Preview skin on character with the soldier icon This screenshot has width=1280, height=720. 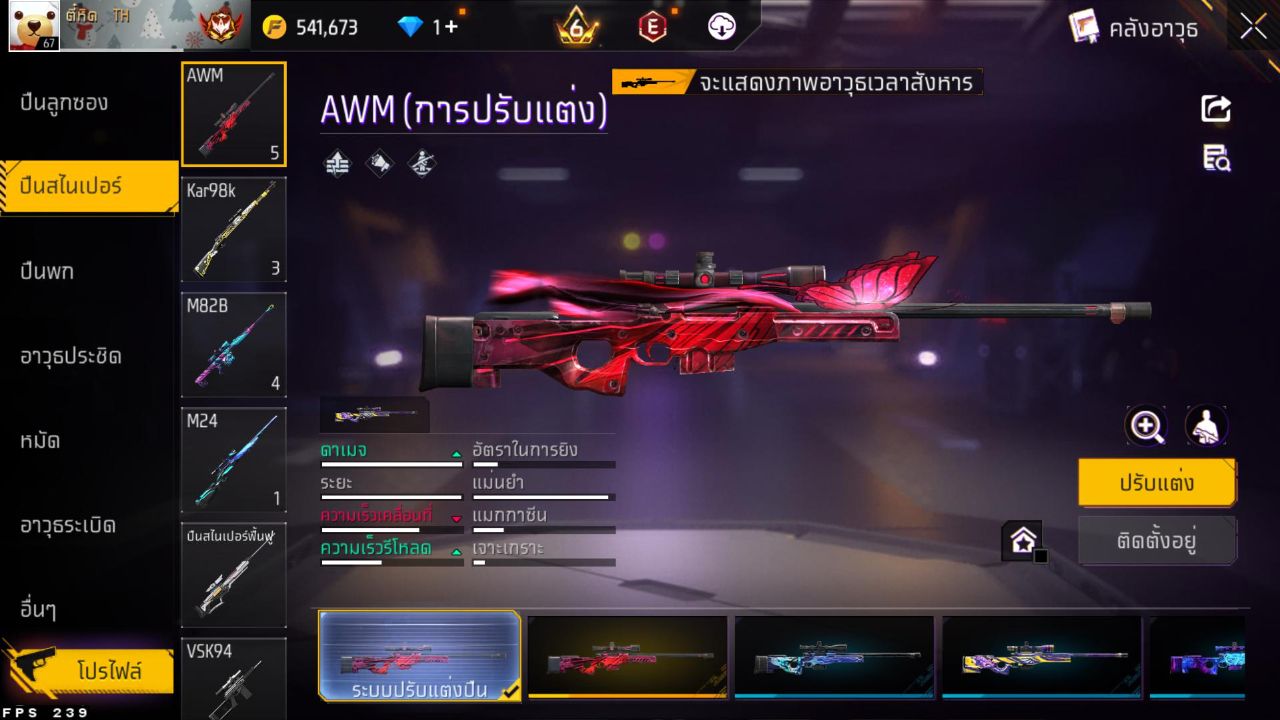point(1207,426)
